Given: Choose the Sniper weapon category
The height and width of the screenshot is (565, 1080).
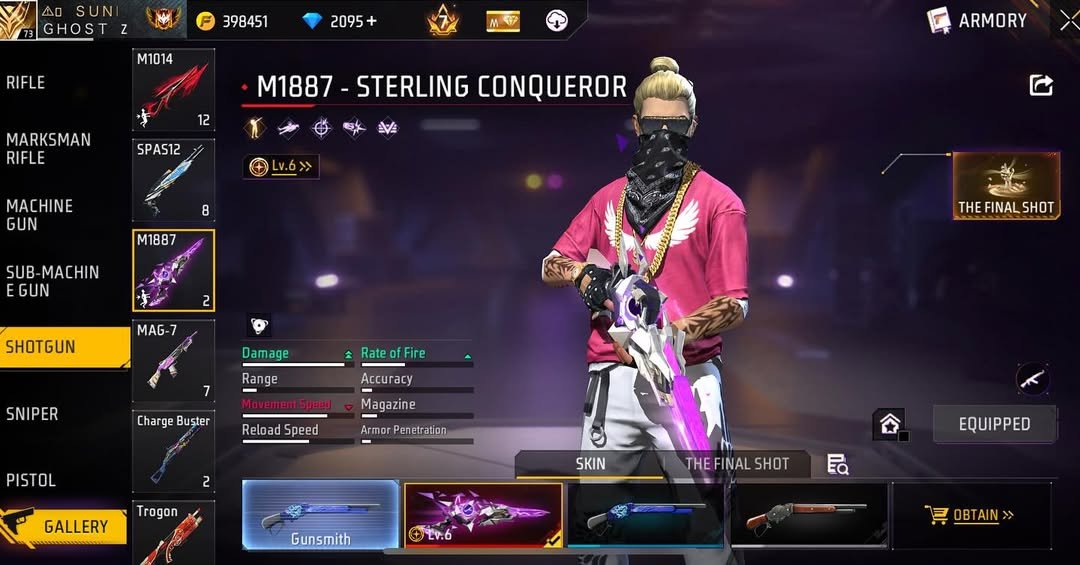Looking at the screenshot, I should tap(32, 414).
